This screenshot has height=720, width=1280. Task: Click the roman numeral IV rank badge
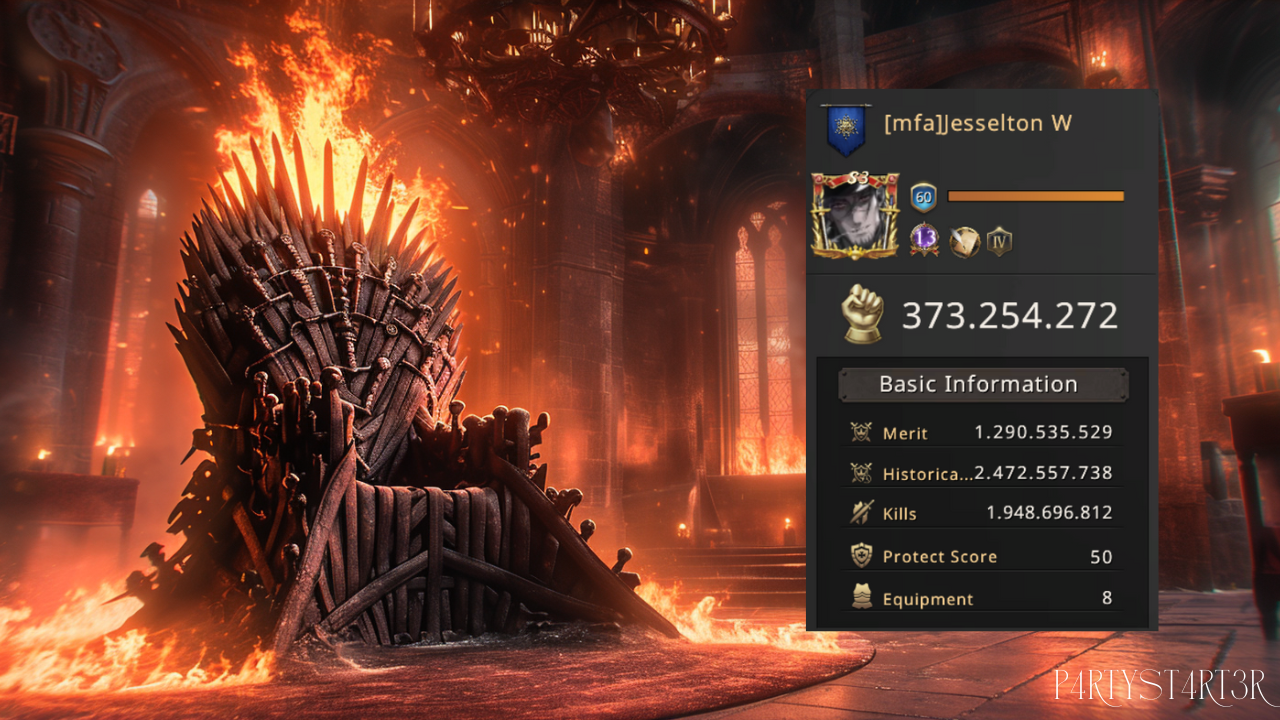[999, 241]
